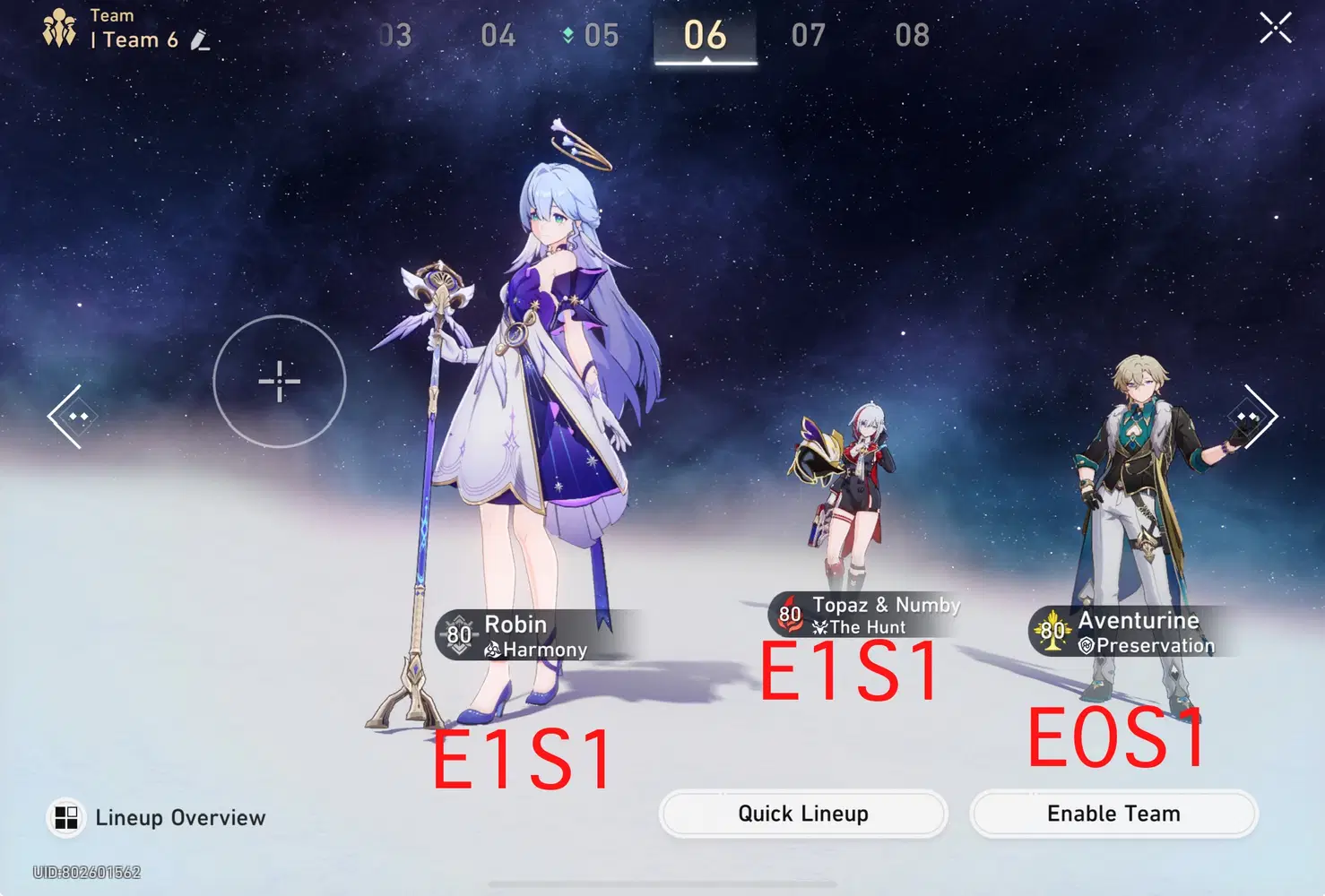Close the team screen with the X
This screenshot has width=1325, height=896.
tap(1276, 27)
